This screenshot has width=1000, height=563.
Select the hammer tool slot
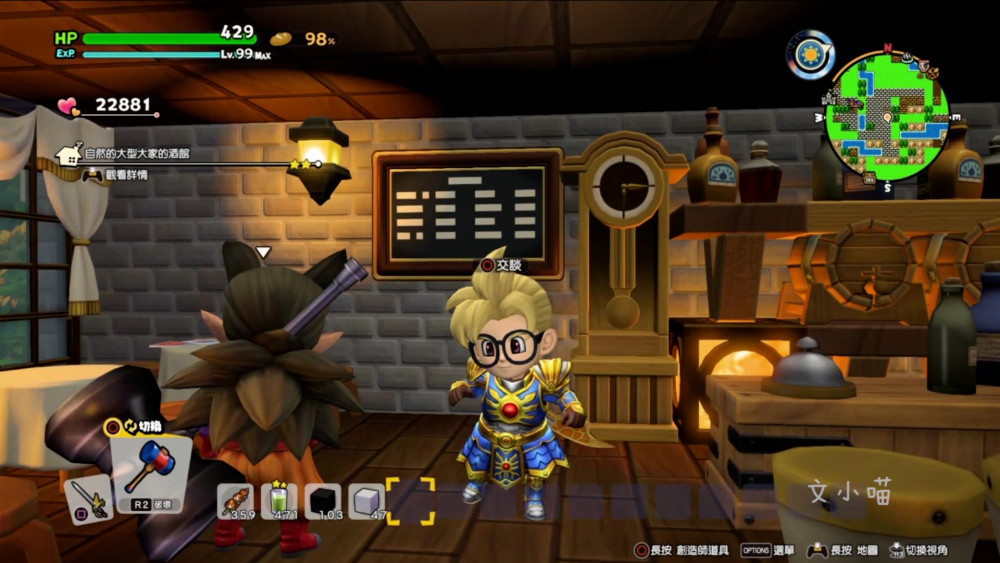click(150, 468)
